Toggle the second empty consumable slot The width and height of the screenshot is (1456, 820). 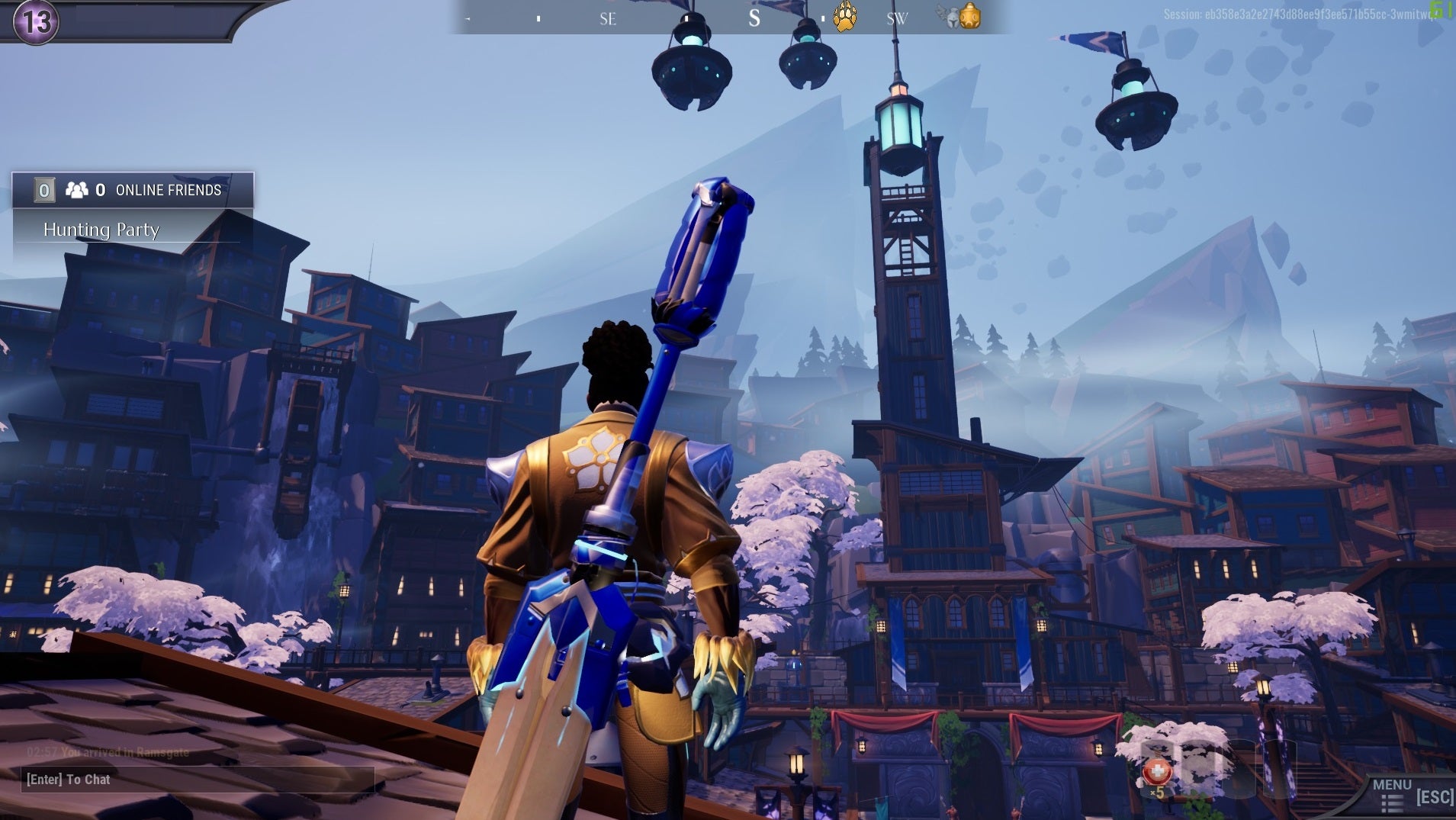[1199, 769]
